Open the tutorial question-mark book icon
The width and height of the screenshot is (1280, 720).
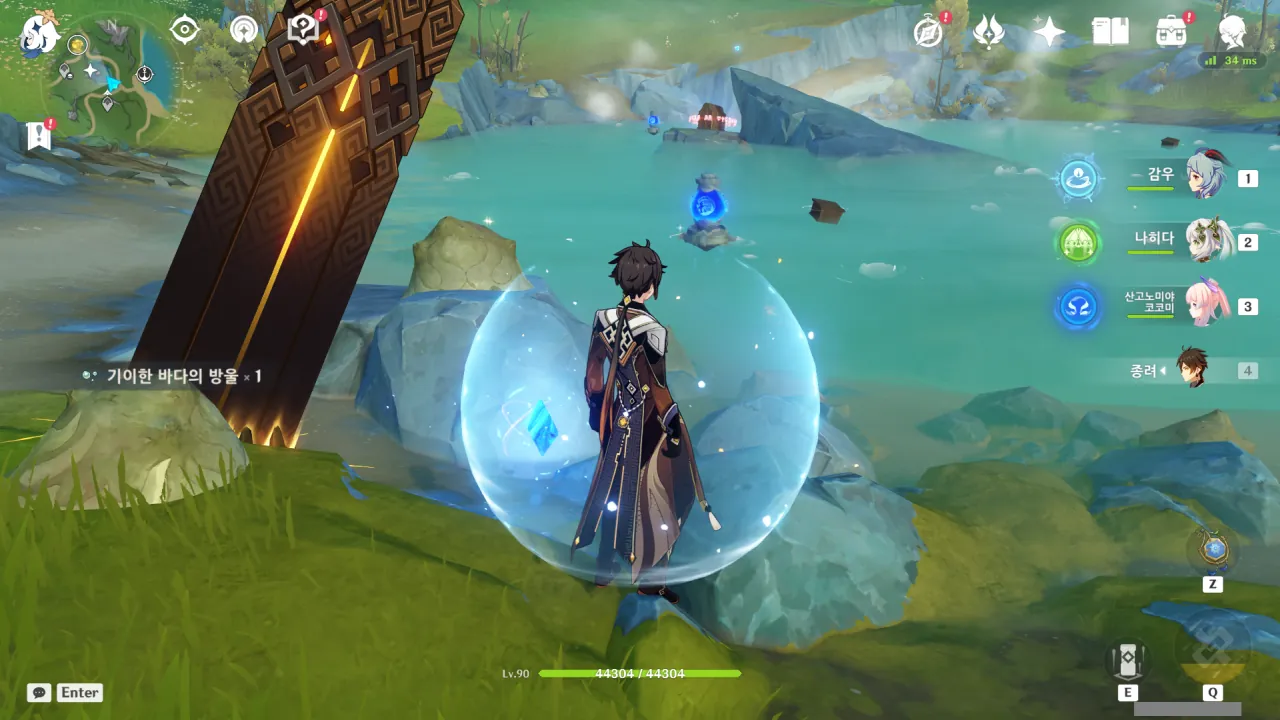[302, 30]
